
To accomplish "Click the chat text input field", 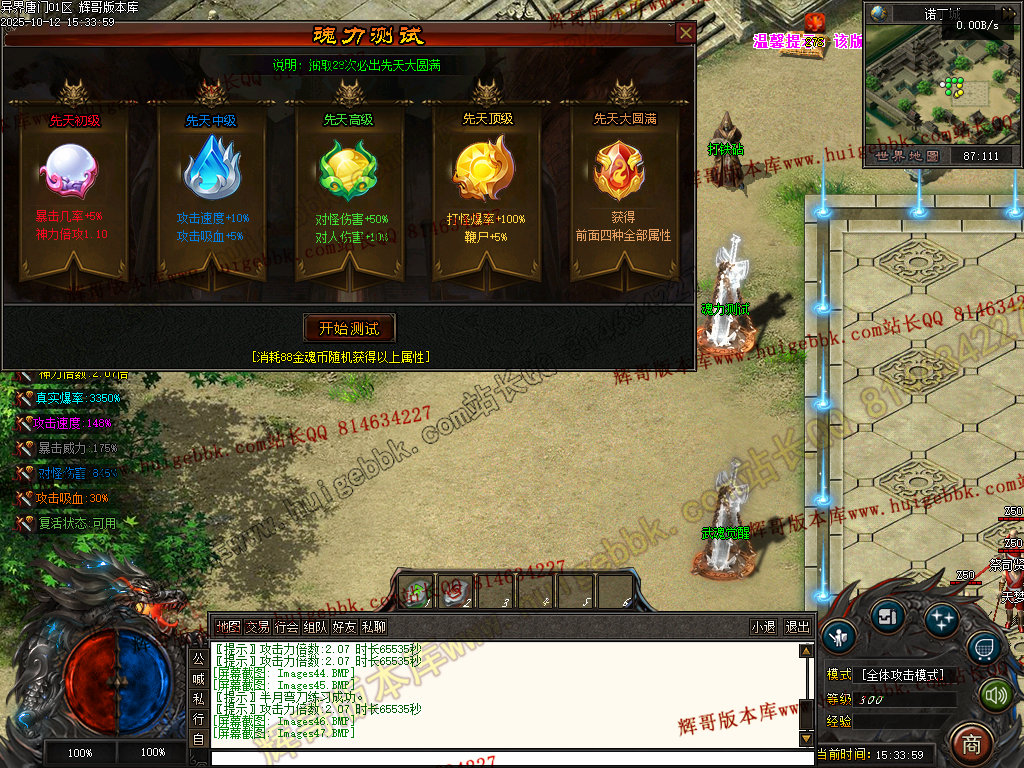I will 500,758.
